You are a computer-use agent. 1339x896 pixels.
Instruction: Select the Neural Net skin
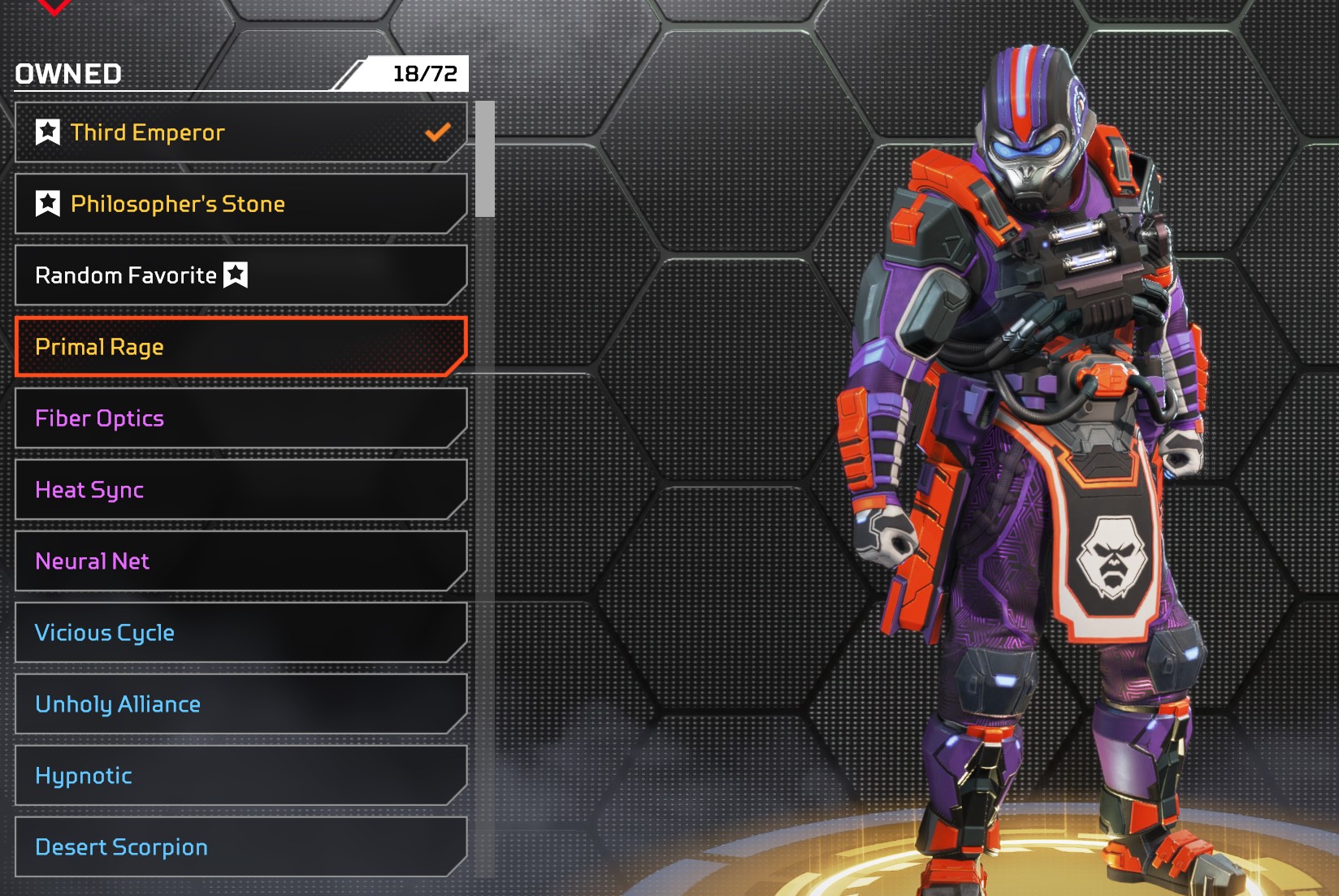coord(240,561)
